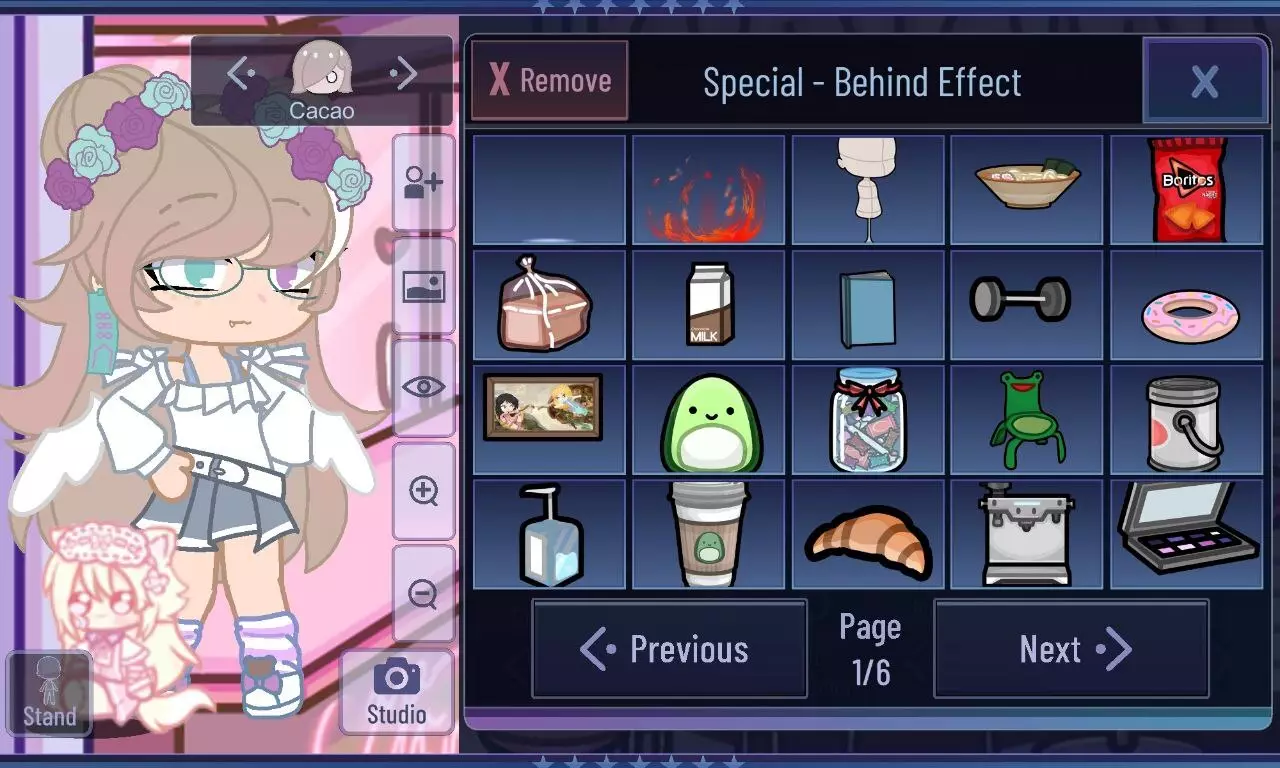Select the frog chair effect
The height and width of the screenshot is (768, 1280).
1027,418
